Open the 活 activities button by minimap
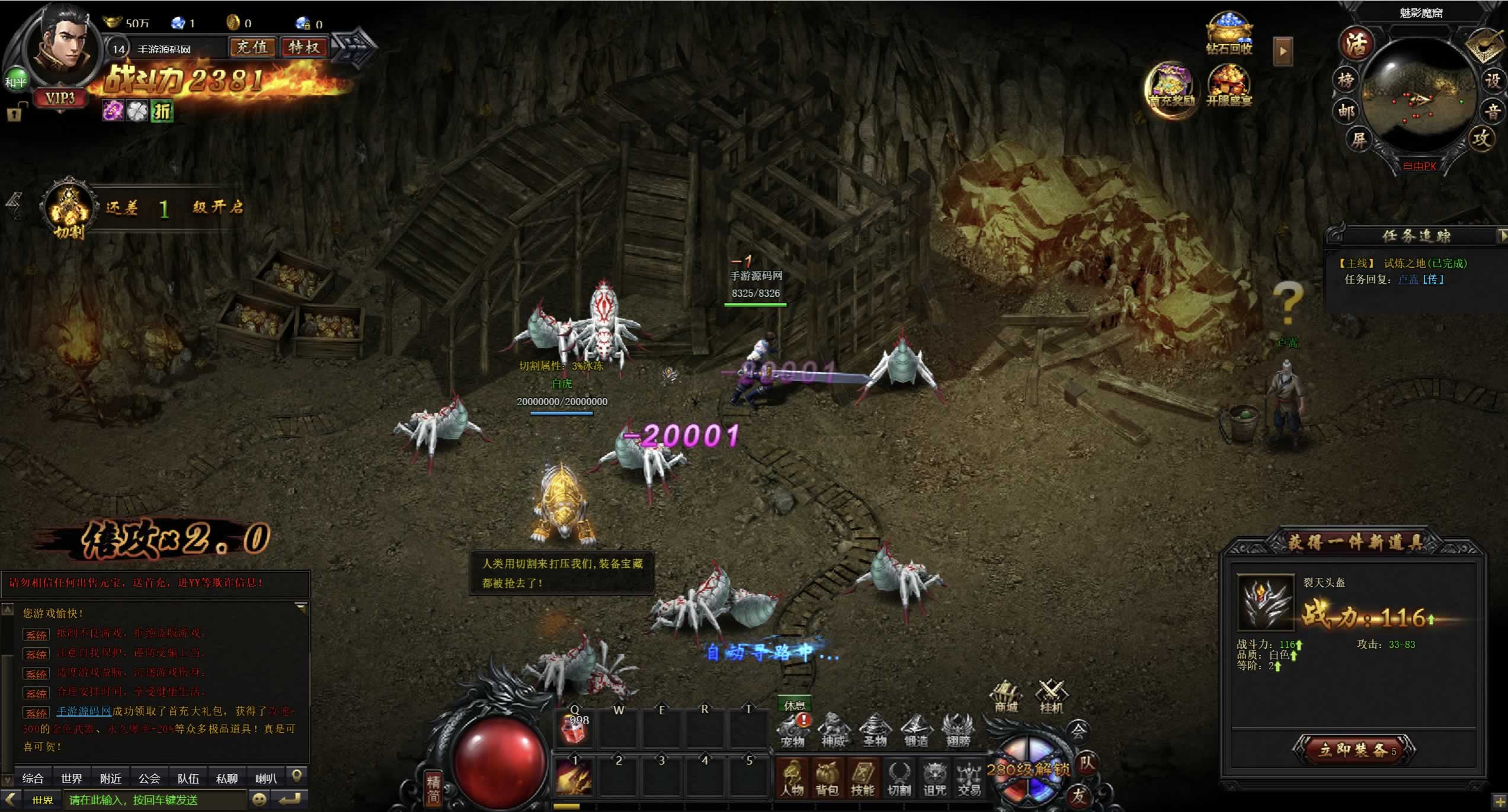 click(x=1357, y=44)
